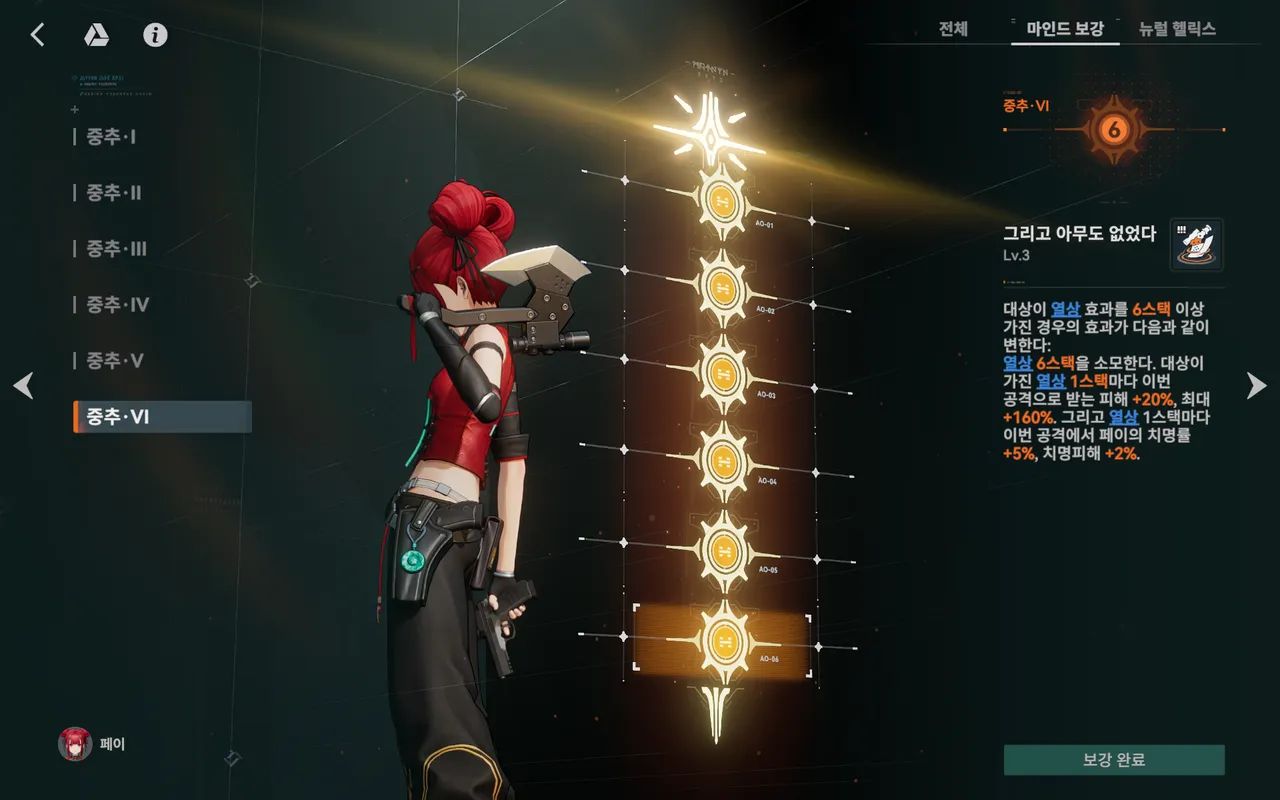Open the 마인드 보강 tab

1065,29
